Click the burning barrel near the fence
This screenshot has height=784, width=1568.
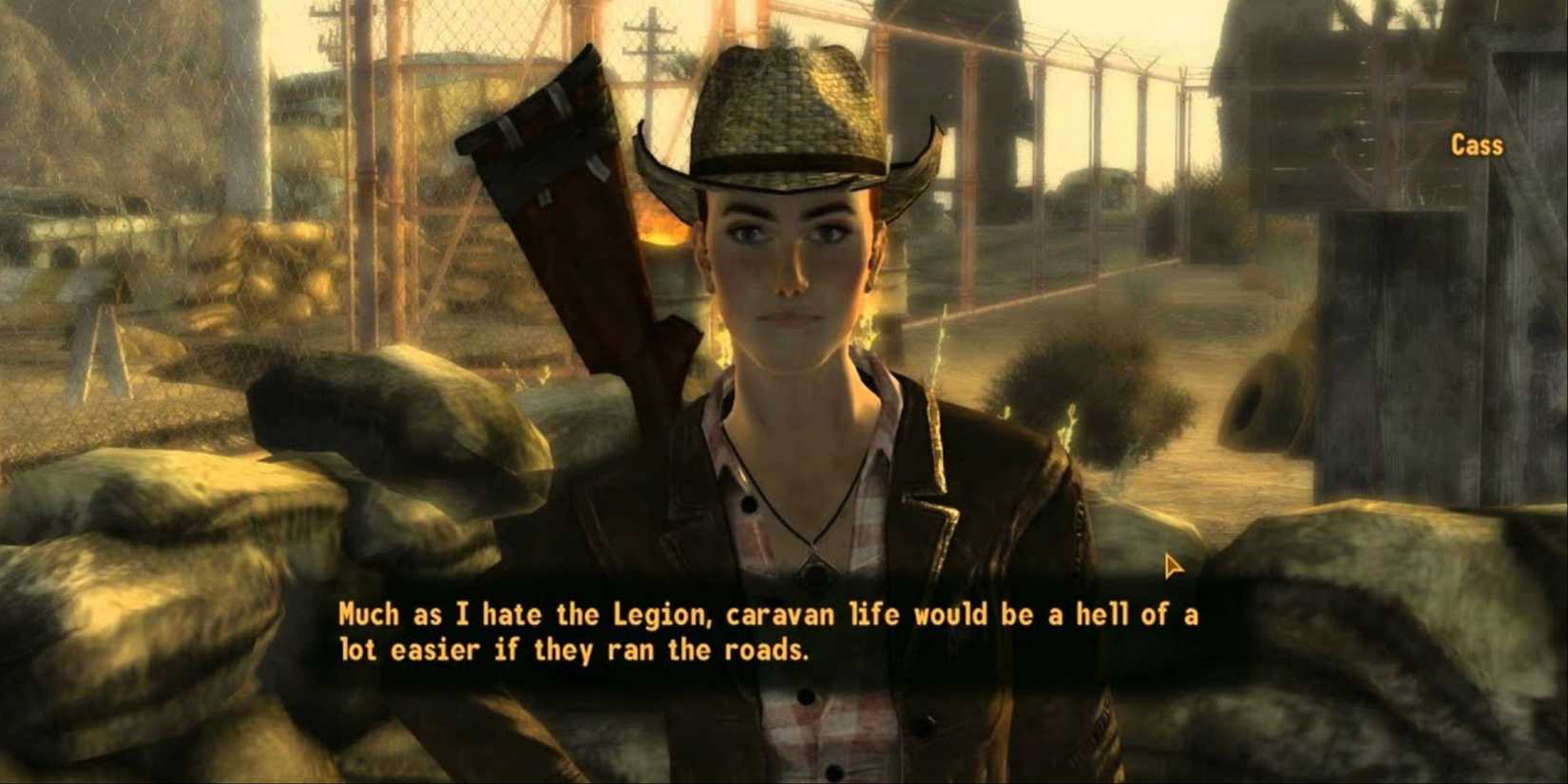coord(665,236)
